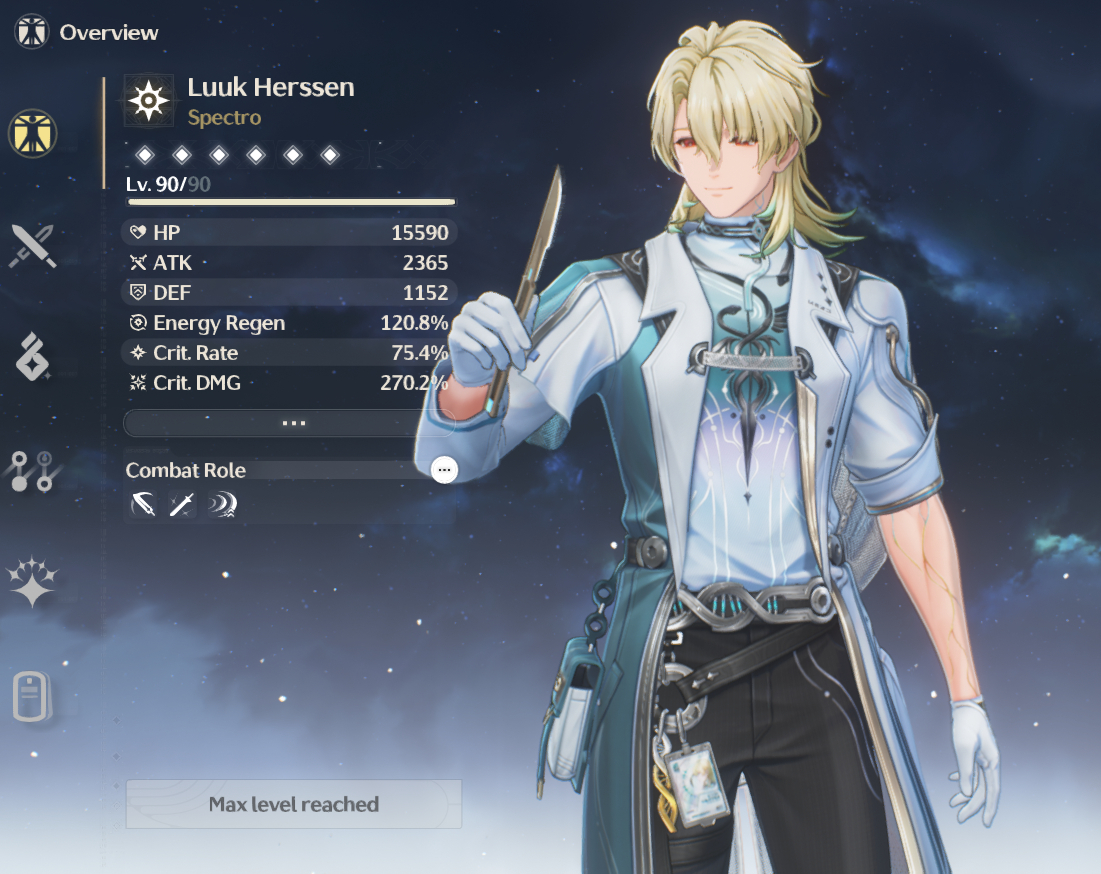Select the first combat role icon
The width and height of the screenshot is (1101, 874).
(x=143, y=506)
